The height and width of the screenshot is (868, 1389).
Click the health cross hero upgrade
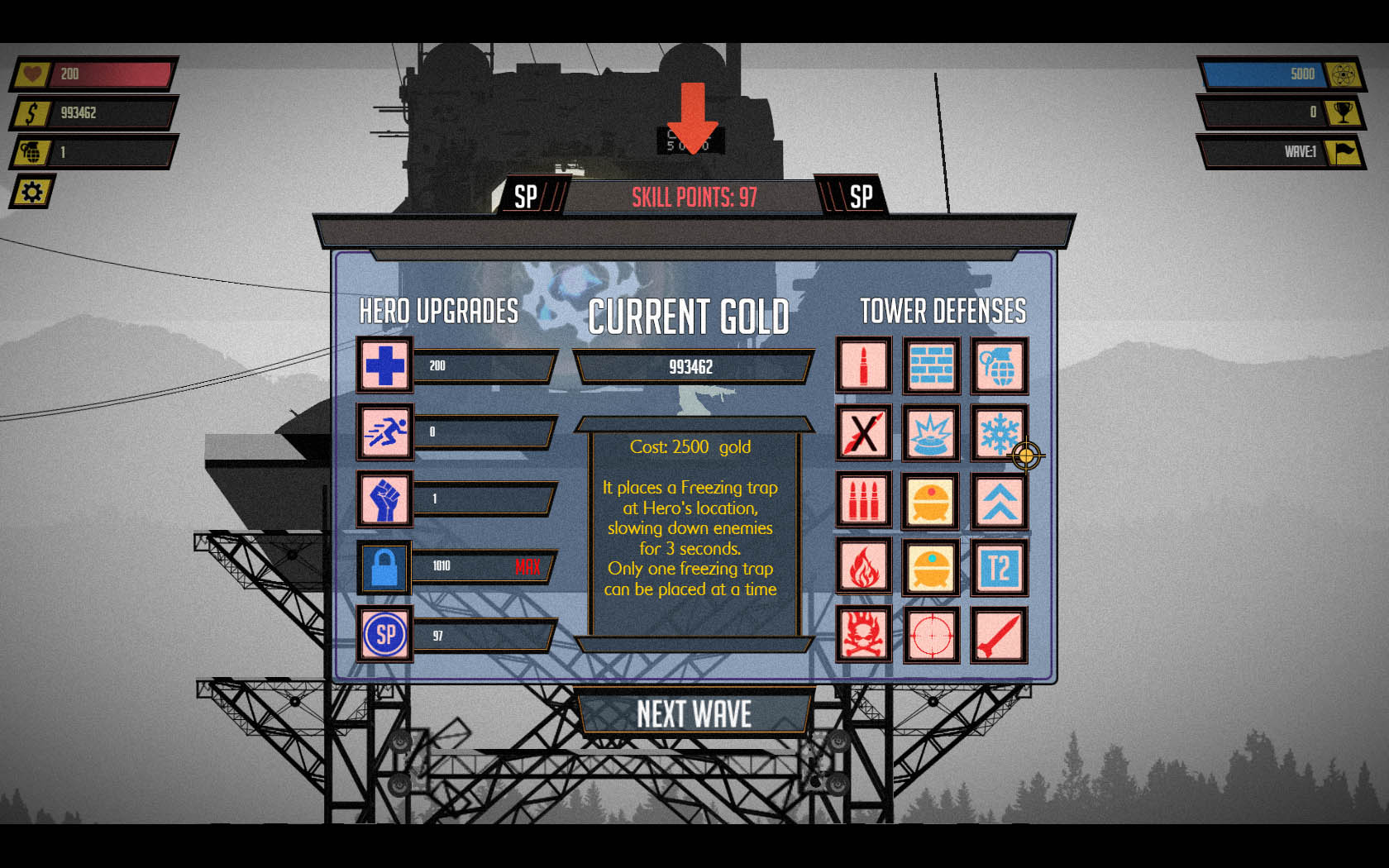click(x=384, y=366)
